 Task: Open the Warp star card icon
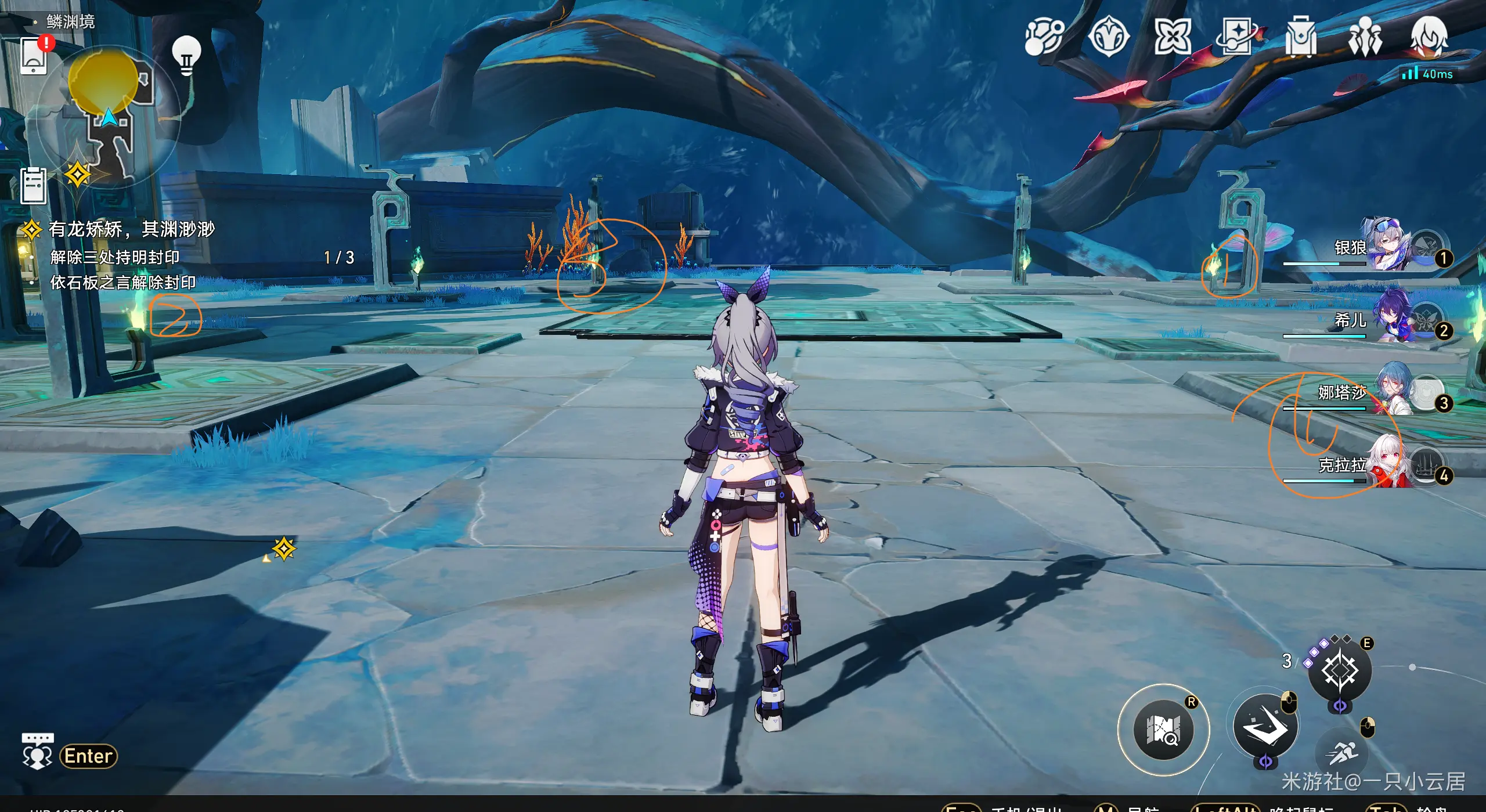tap(1237, 37)
